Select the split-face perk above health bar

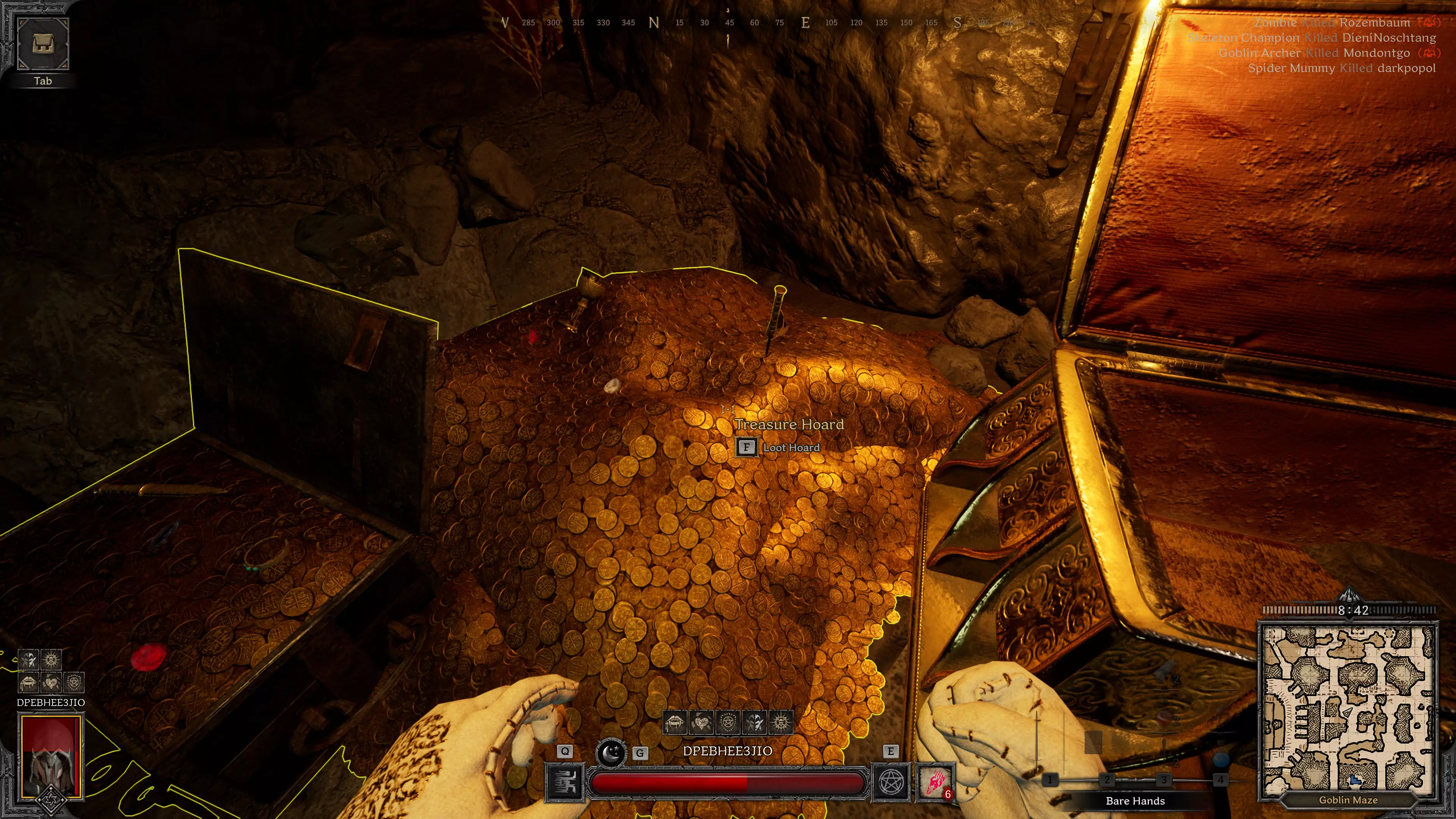754,722
